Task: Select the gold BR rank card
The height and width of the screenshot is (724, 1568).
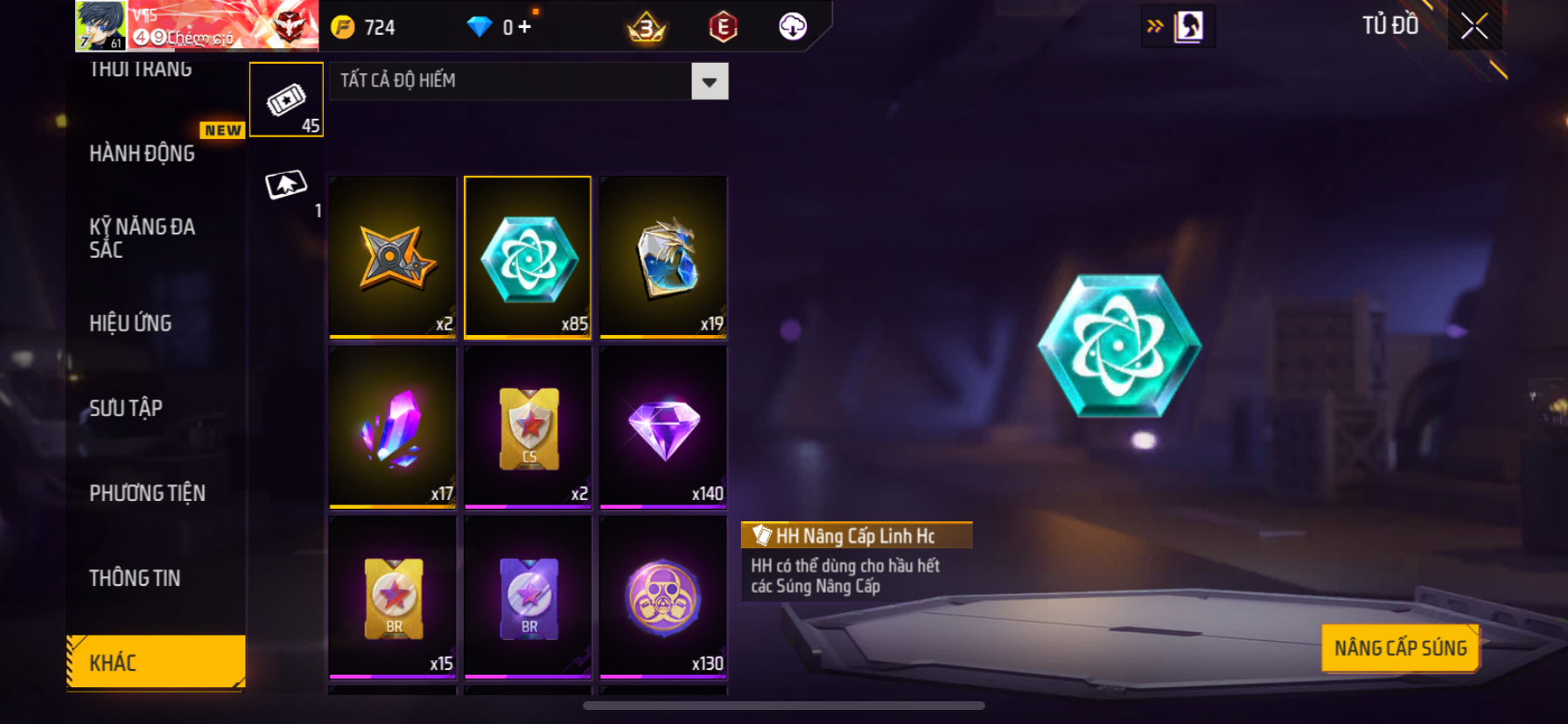Action: [393, 597]
